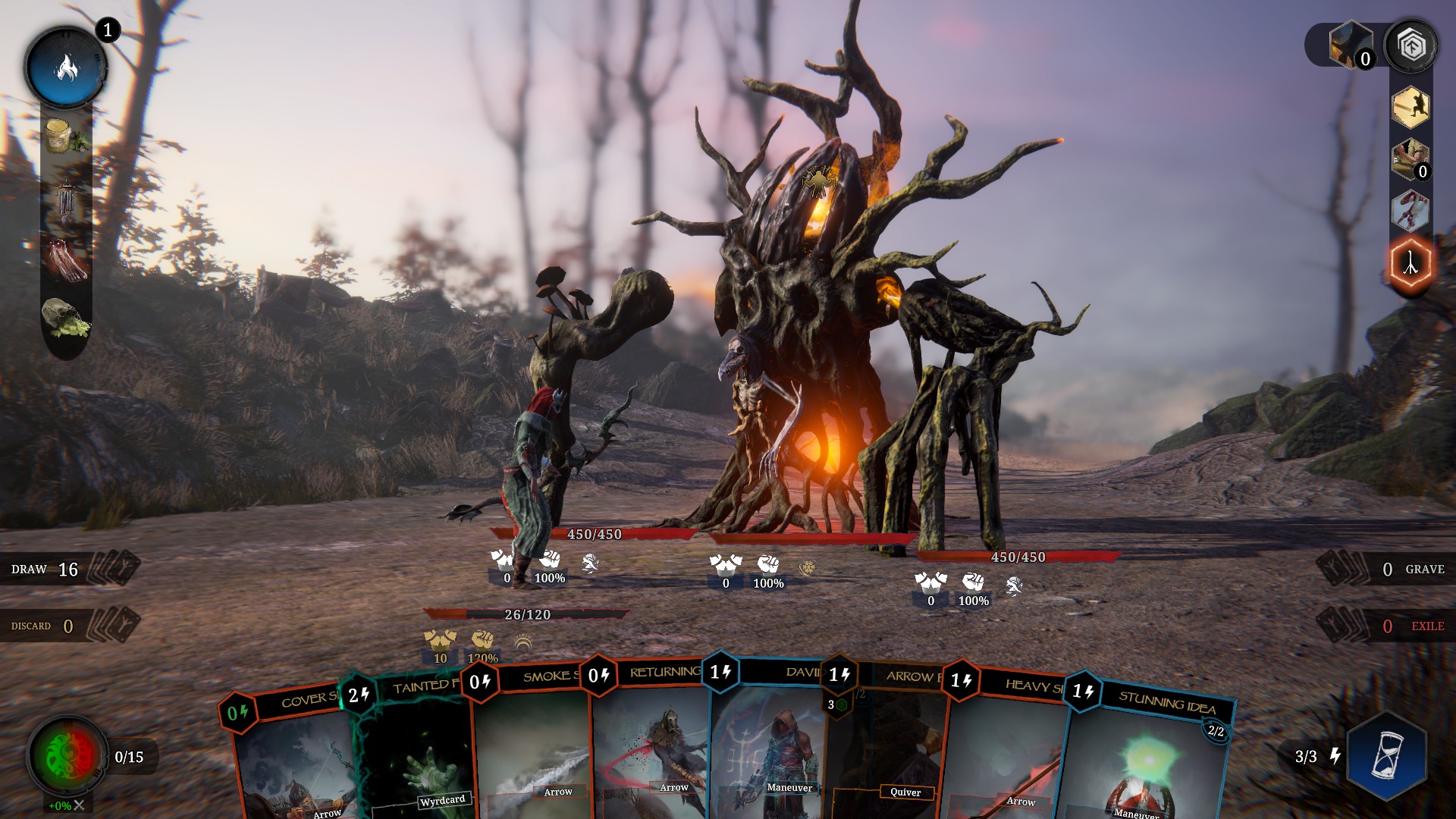The height and width of the screenshot is (819, 1456).
Task: Select the glowing orange hexagon icon
Action: click(x=1410, y=264)
